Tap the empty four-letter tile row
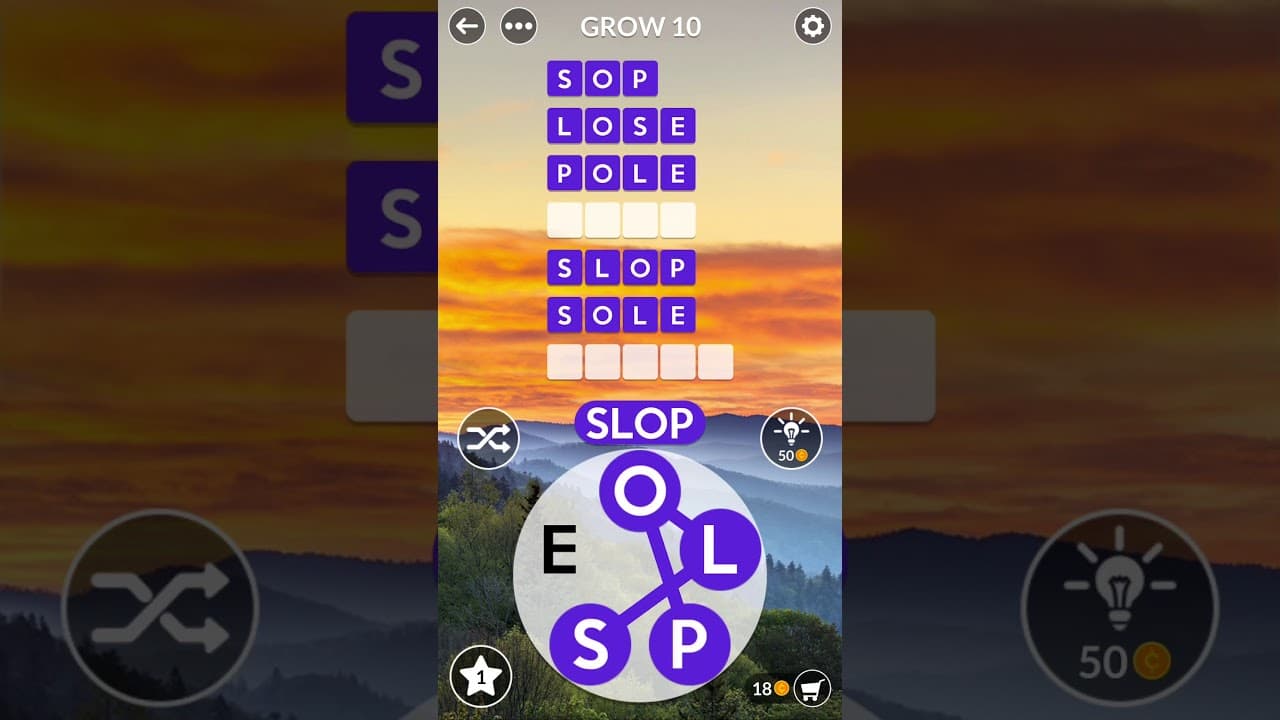1280x720 pixels. tap(621, 219)
